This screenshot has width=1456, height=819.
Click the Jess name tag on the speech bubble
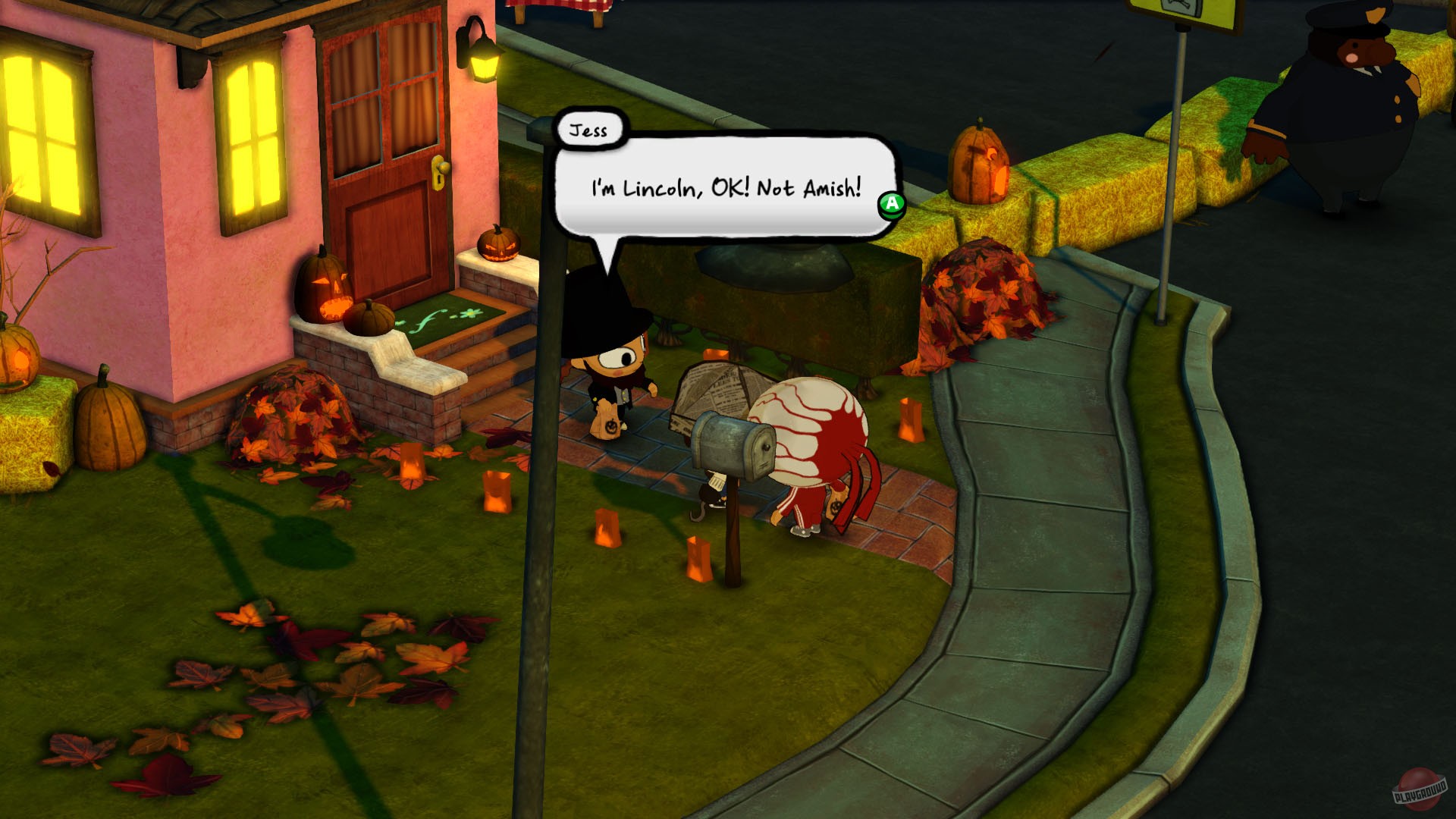589,129
